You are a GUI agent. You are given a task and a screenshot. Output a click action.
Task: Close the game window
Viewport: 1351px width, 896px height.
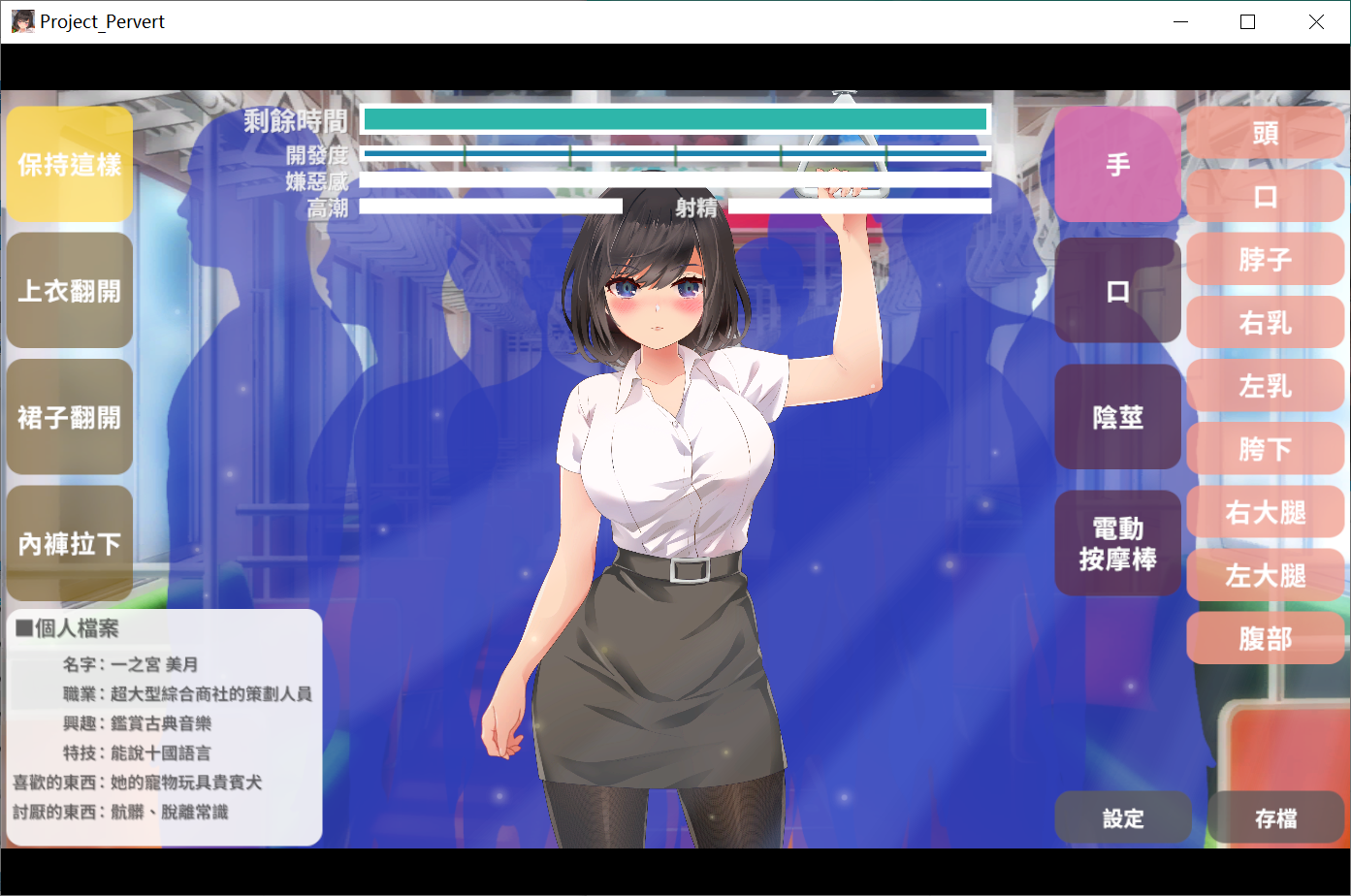pyautogui.click(x=1316, y=21)
